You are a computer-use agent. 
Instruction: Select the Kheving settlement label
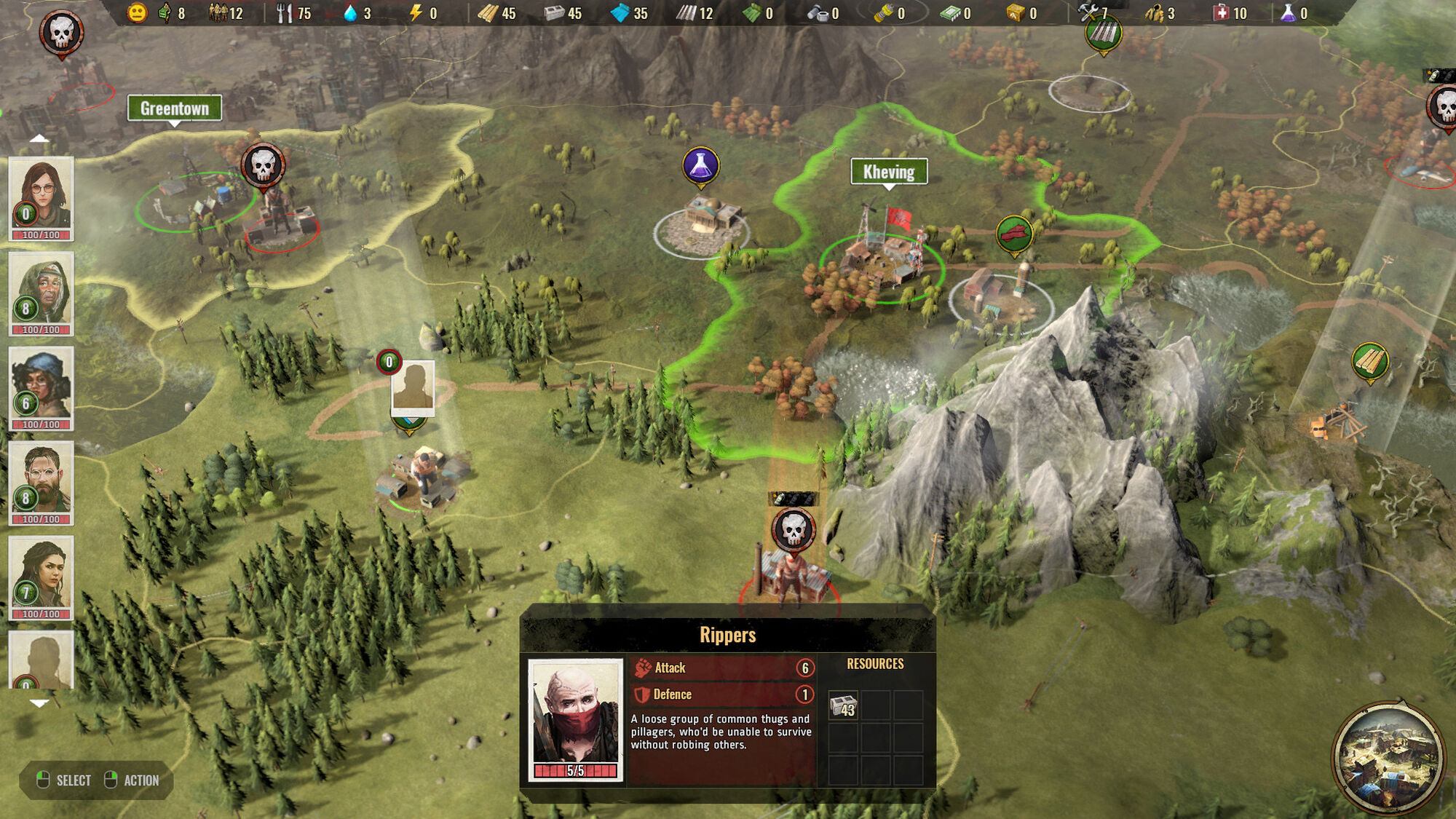(x=889, y=172)
